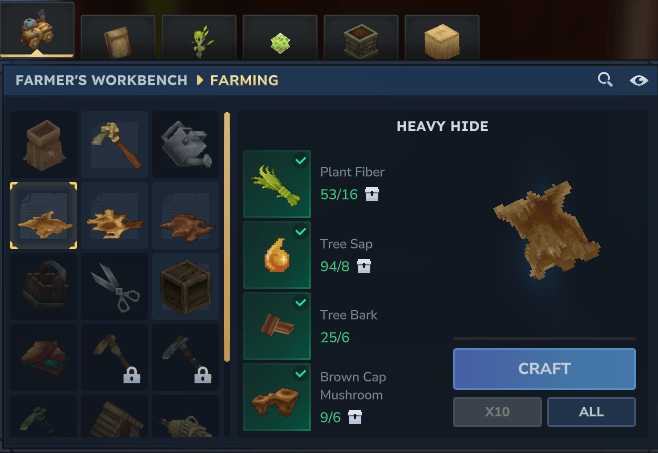Select the highlighted Heavy Hide recipe
Image resolution: width=658 pixels, height=453 pixels.
click(44, 215)
